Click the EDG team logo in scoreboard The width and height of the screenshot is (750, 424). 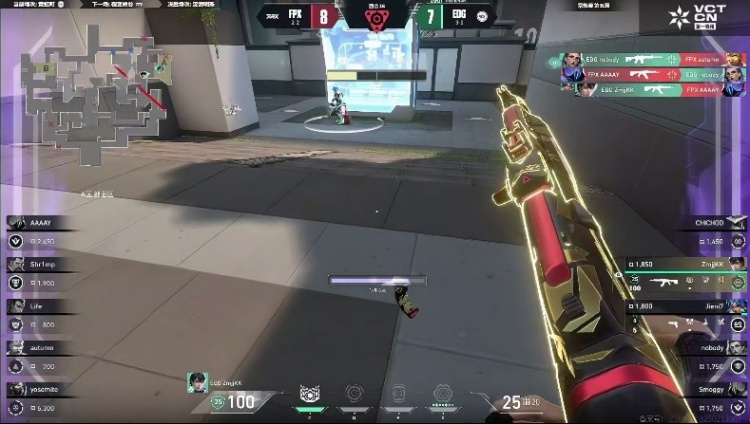[483, 15]
